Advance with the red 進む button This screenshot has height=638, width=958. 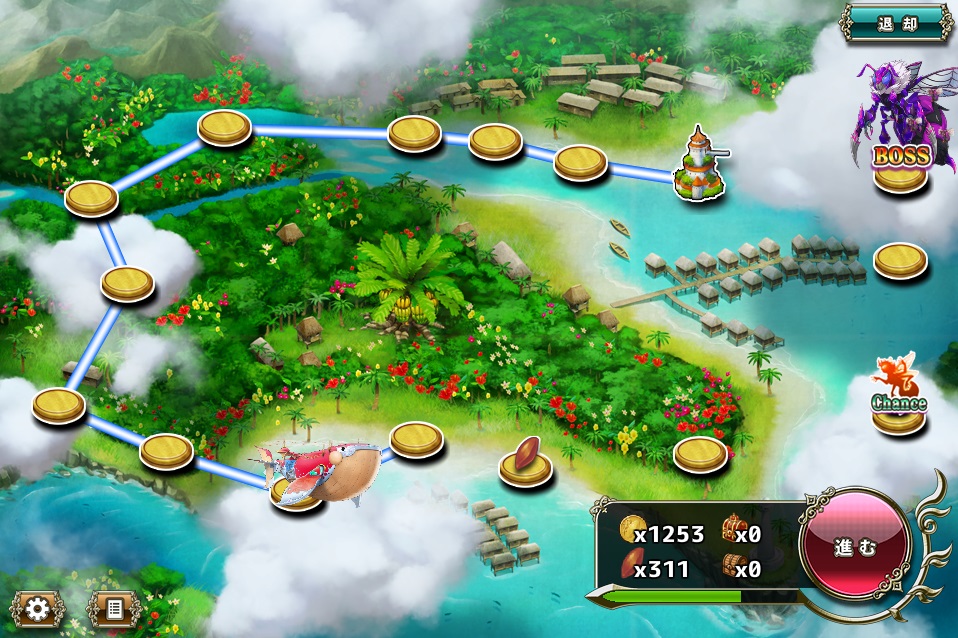click(x=855, y=549)
